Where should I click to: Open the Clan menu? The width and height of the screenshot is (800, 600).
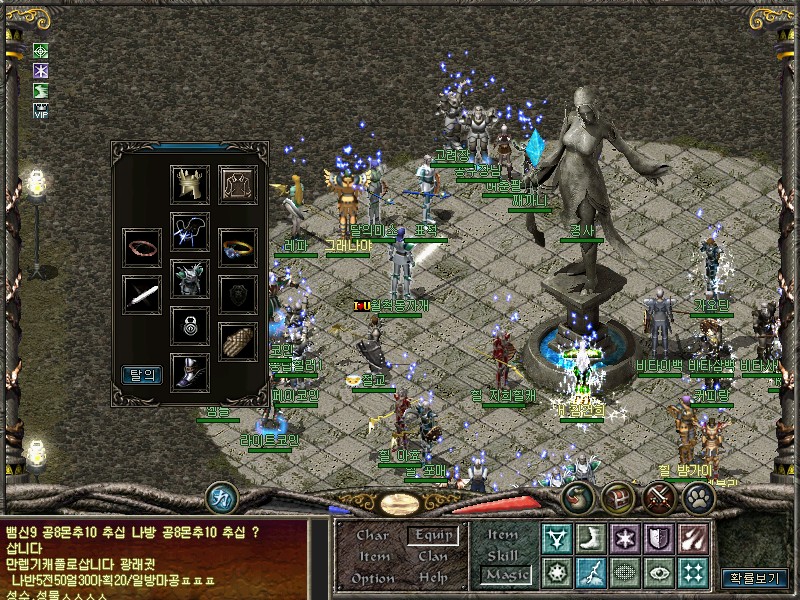point(433,556)
